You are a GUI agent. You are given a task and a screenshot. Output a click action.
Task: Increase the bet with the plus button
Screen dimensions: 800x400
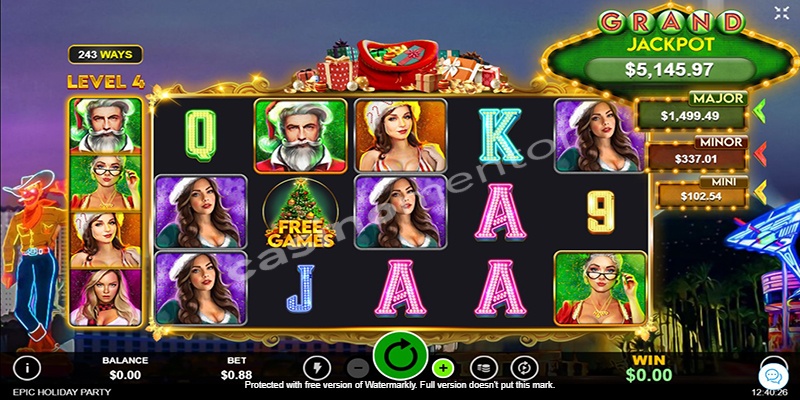(x=442, y=368)
